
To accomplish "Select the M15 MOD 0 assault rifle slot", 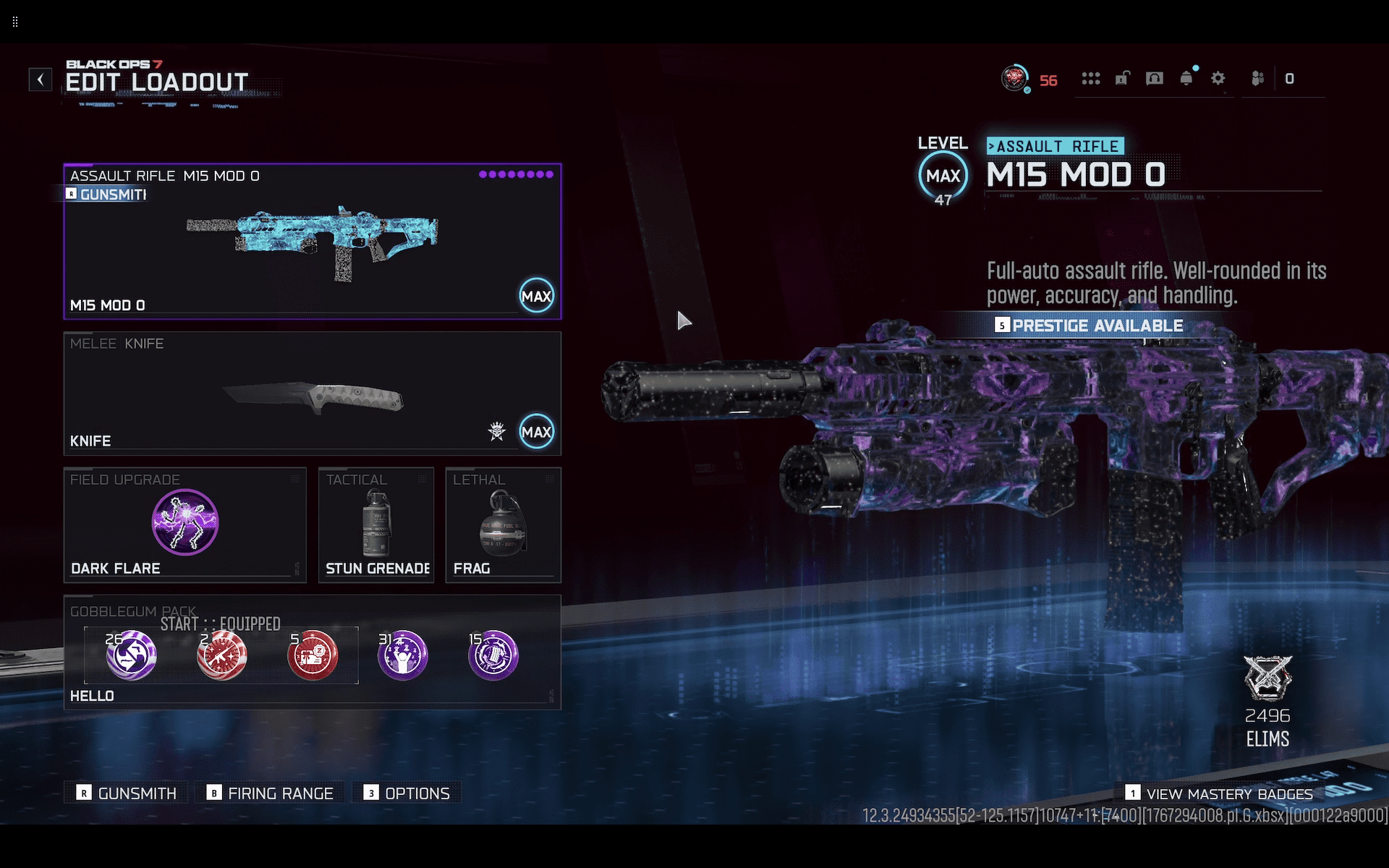I will pos(313,242).
